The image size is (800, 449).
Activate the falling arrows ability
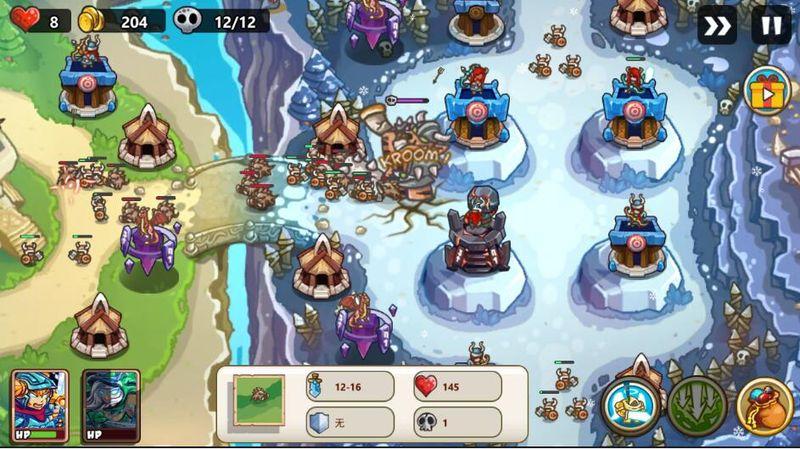point(697,406)
